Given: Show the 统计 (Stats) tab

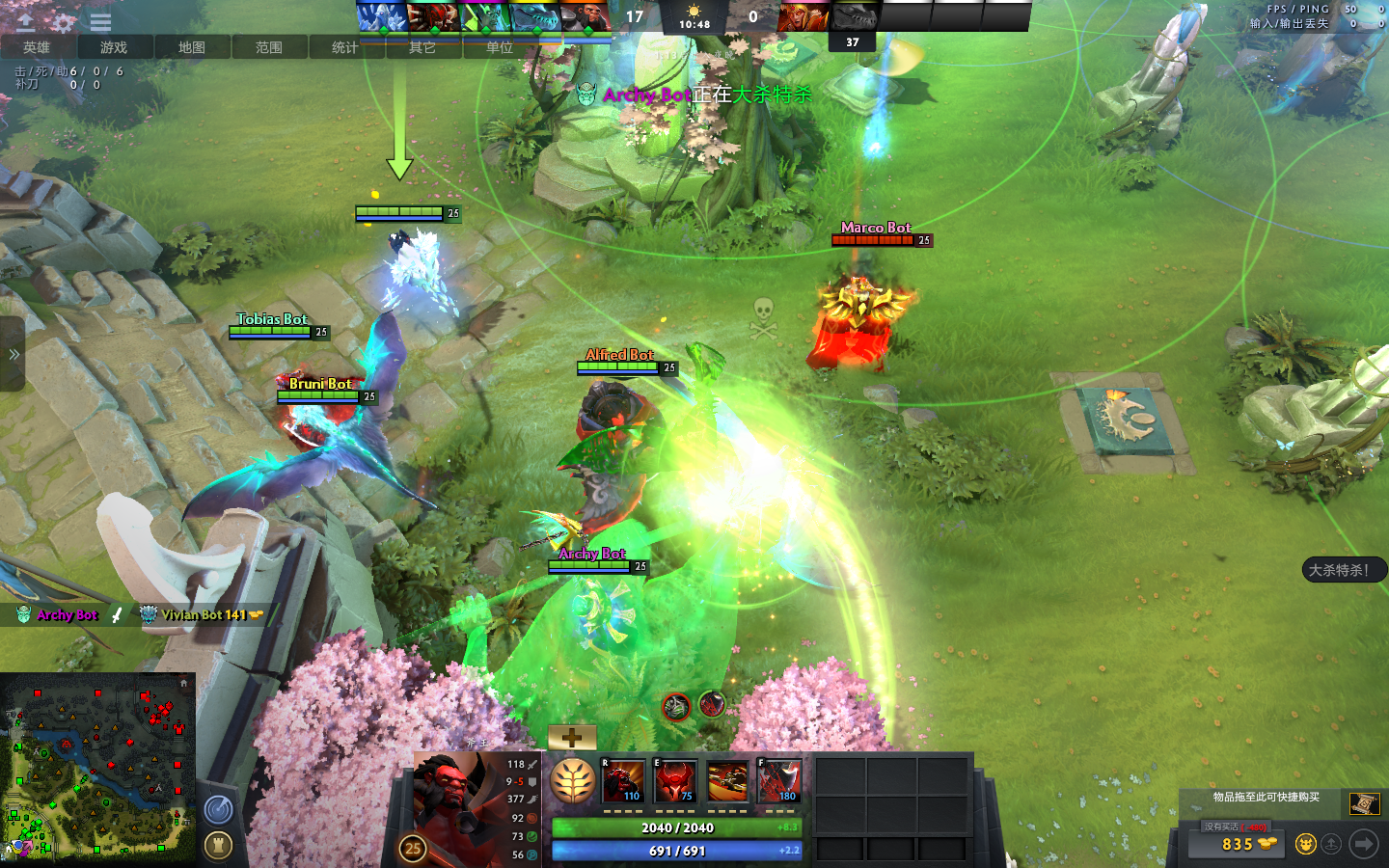Looking at the screenshot, I should pyautogui.click(x=344, y=47).
